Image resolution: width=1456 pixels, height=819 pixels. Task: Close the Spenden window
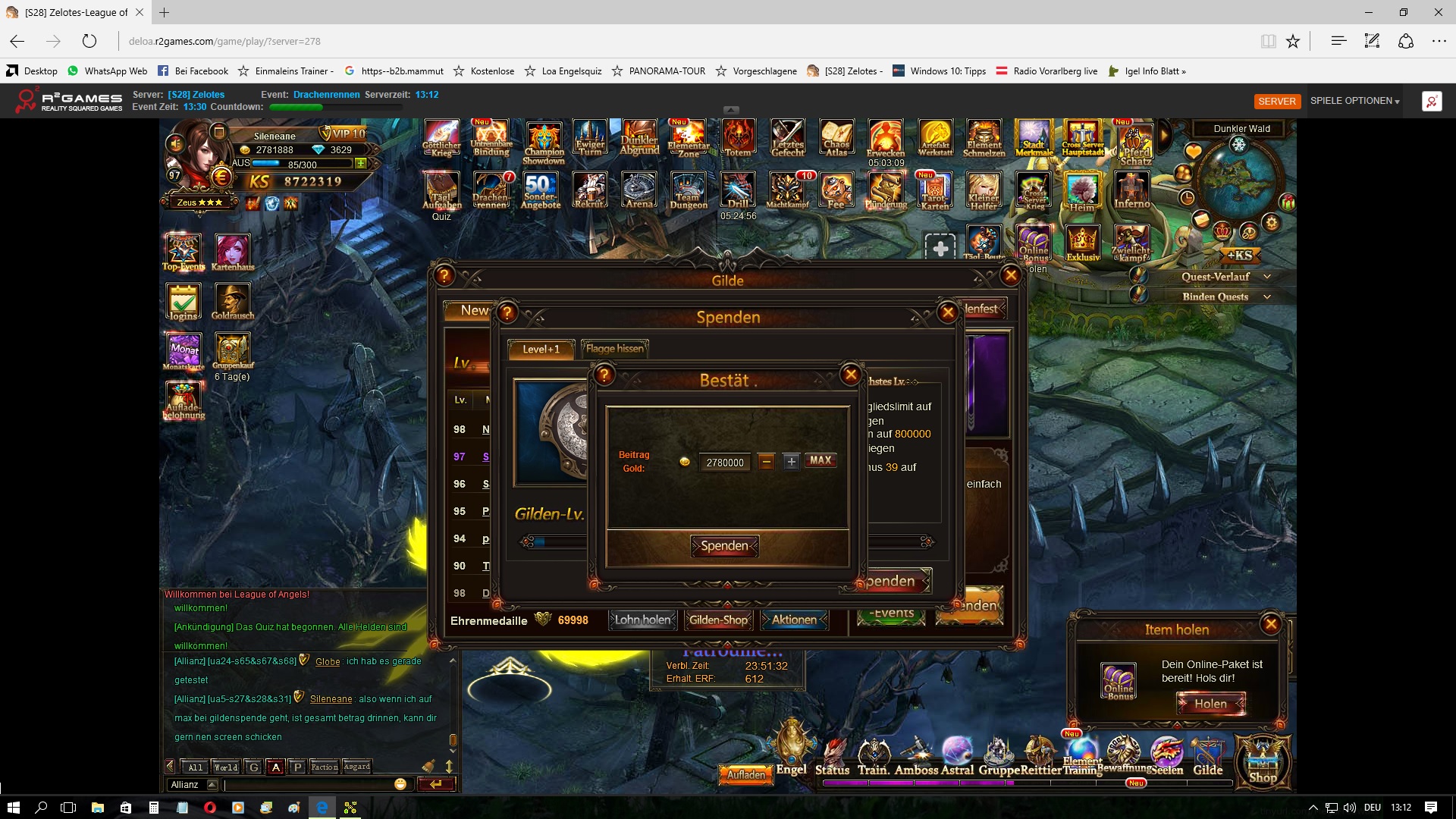tap(947, 312)
